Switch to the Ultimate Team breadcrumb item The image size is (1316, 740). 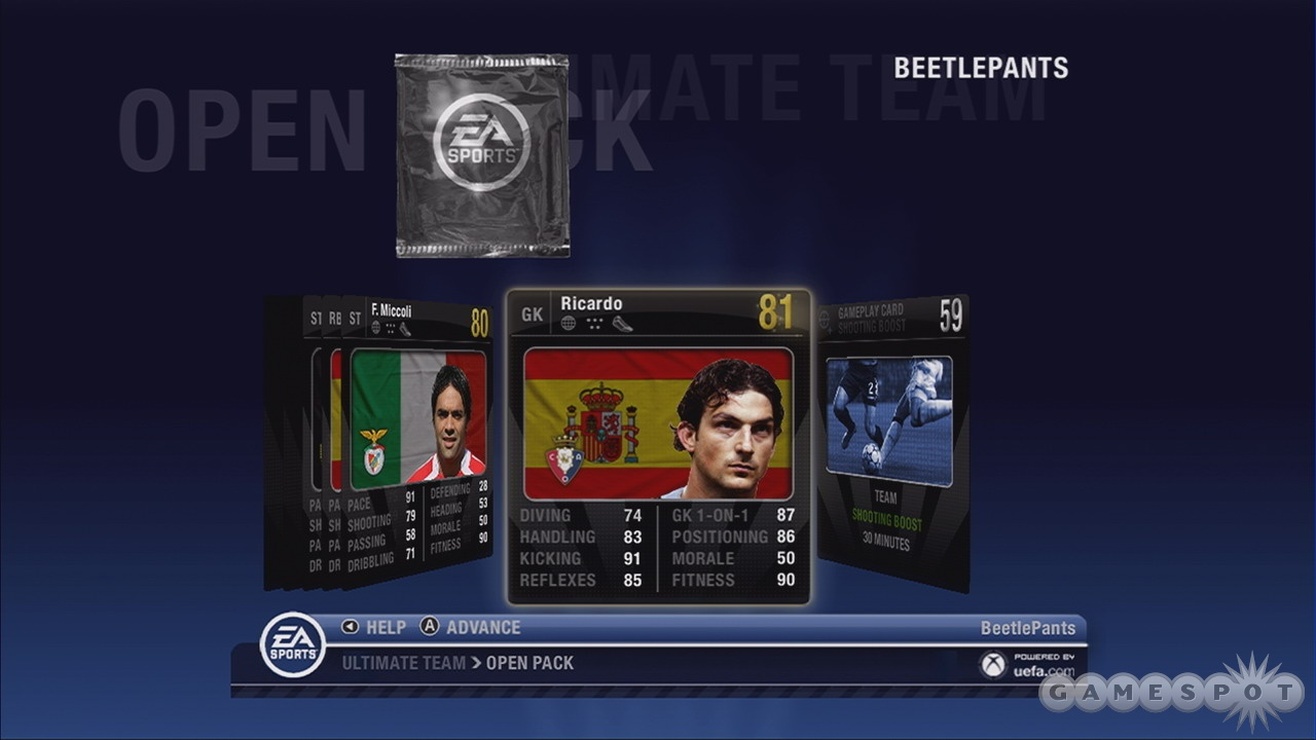(404, 662)
